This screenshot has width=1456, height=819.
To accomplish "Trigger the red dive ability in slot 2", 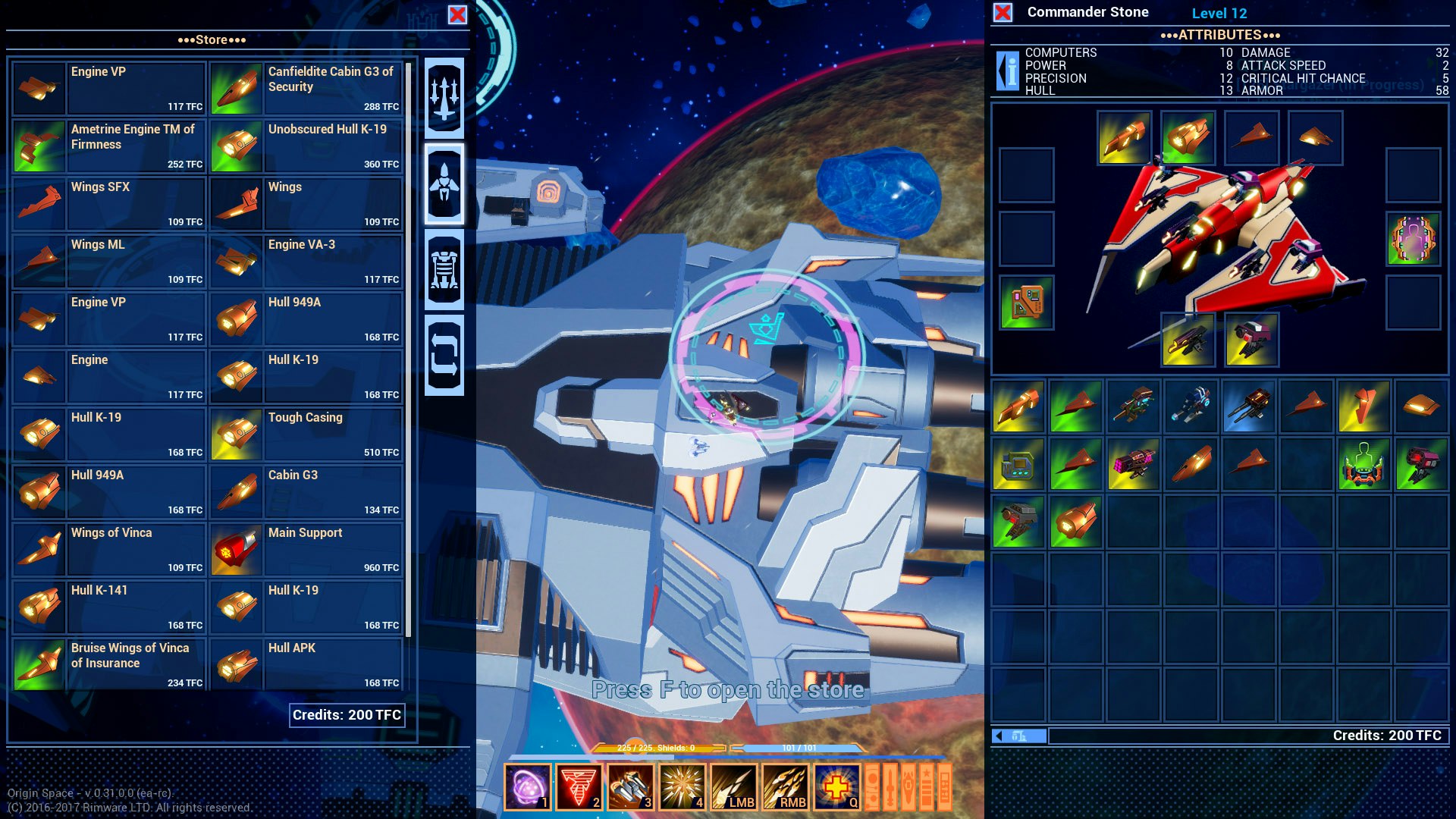I will tap(579, 788).
